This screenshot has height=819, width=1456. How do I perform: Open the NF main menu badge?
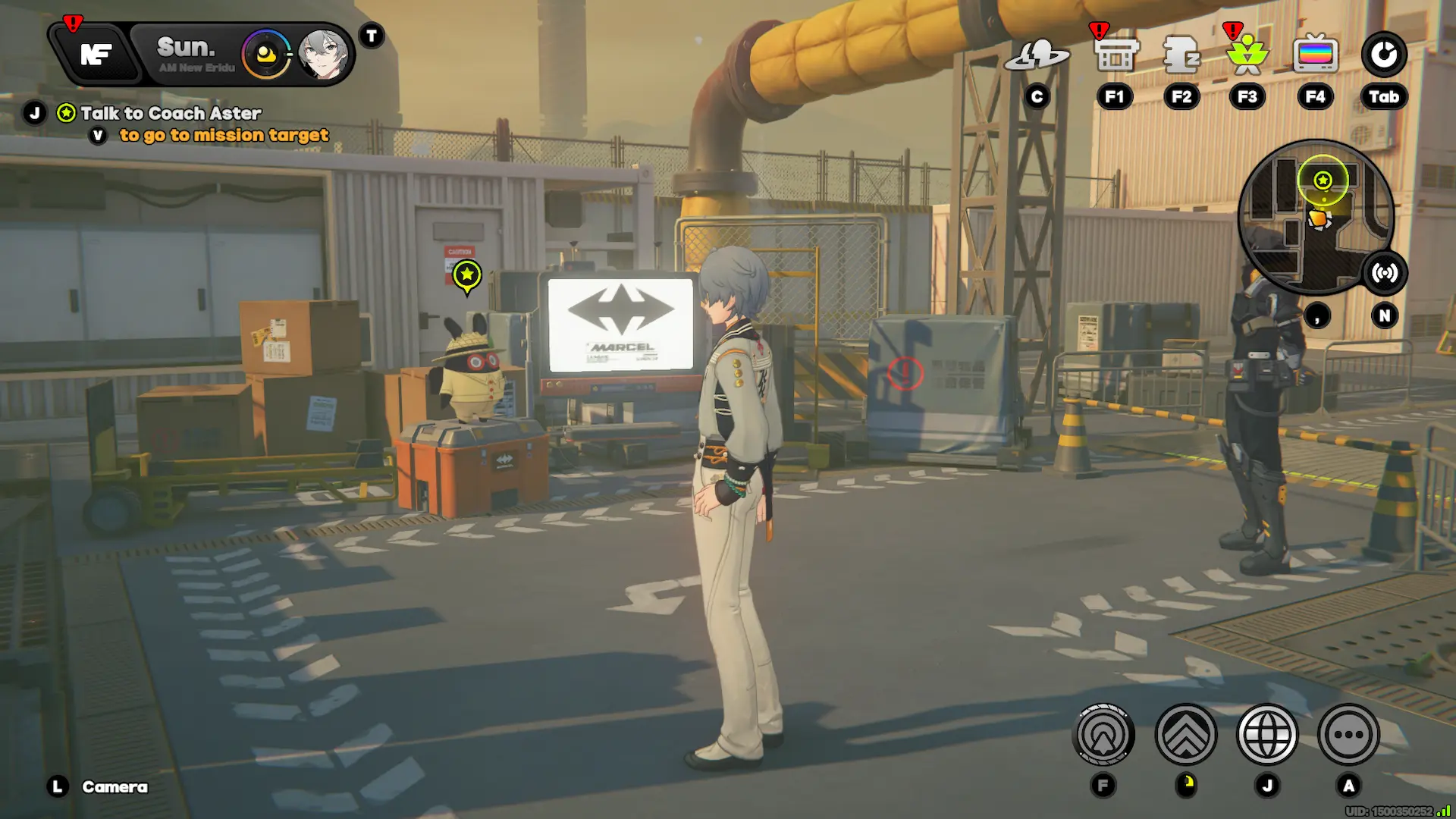[97, 55]
